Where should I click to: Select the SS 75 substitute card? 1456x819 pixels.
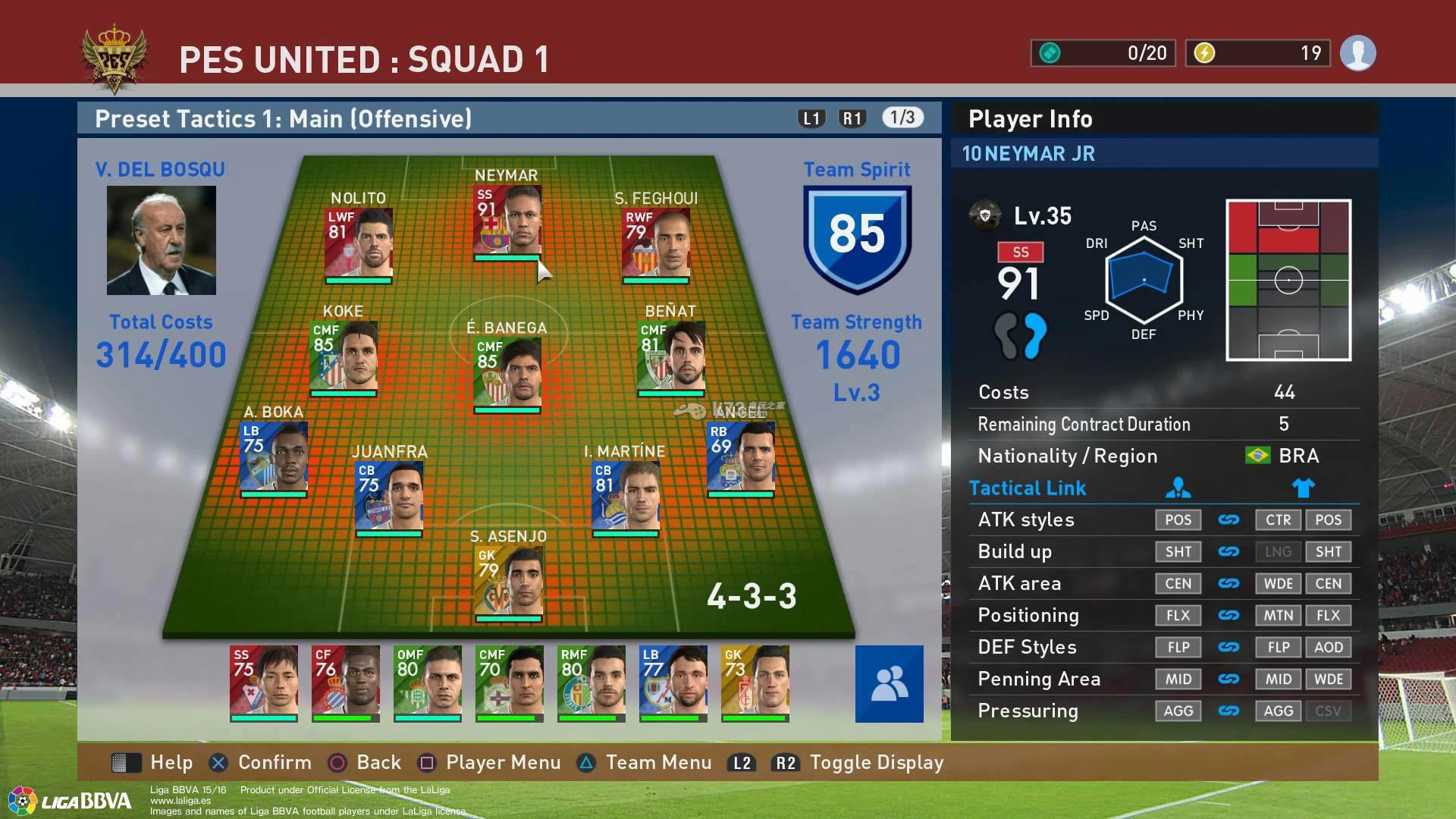click(264, 681)
